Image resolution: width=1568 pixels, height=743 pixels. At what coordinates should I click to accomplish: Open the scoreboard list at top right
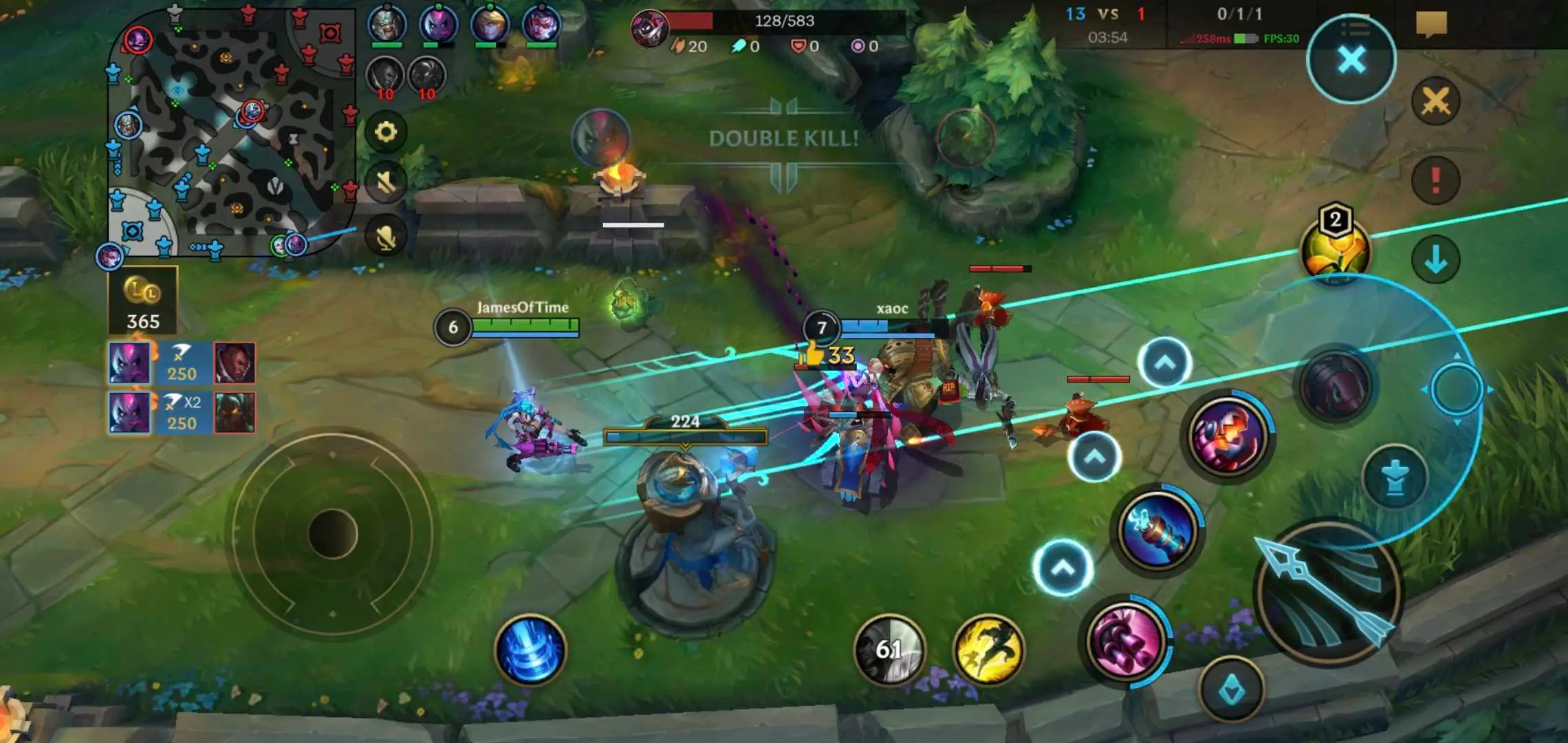pyautogui.click(x=1358, y=28)
